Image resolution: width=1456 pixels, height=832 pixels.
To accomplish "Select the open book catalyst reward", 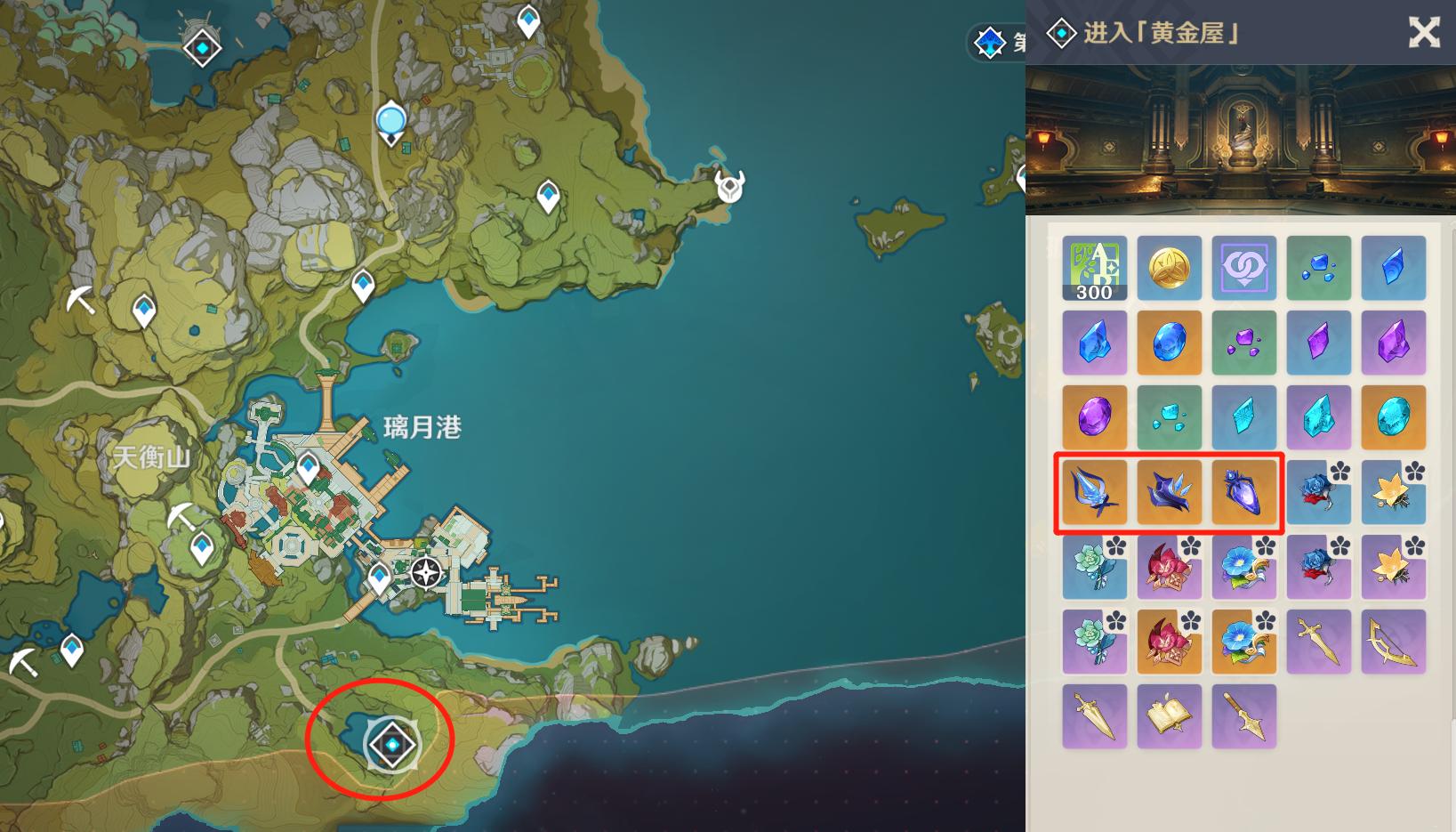I will click(1169, 716).
